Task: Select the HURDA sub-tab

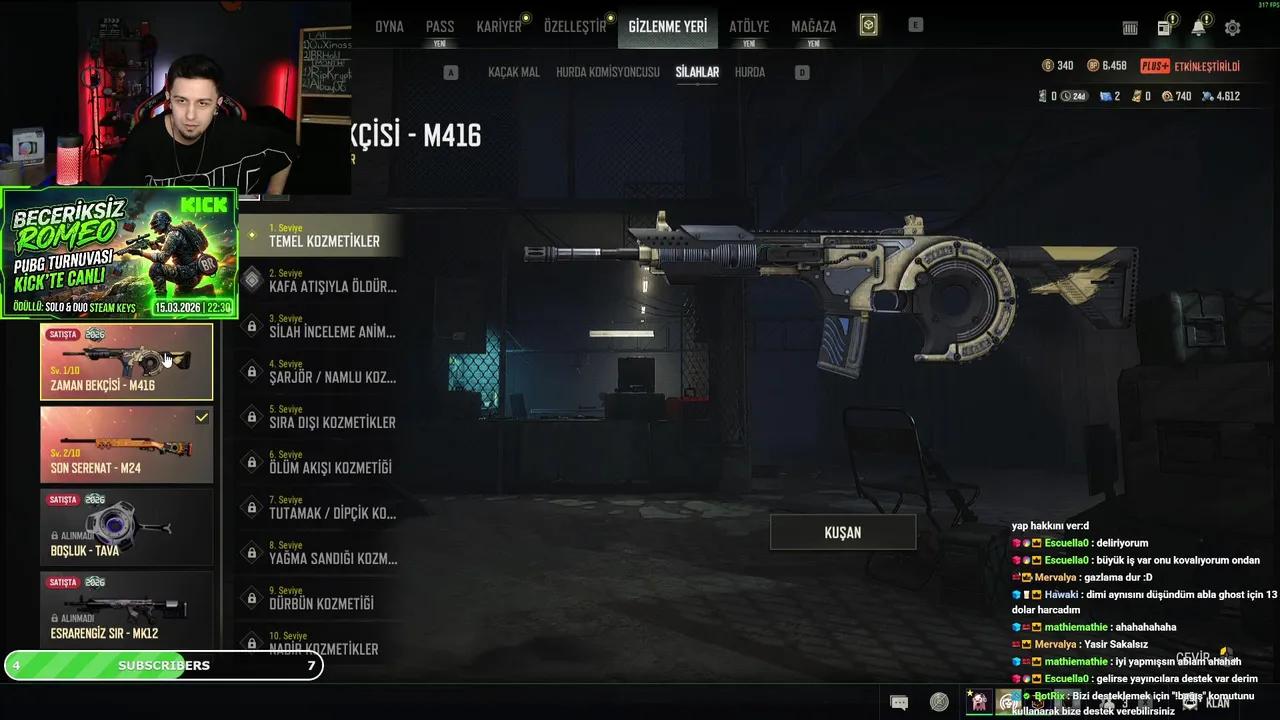Action: tap(750, 72)
